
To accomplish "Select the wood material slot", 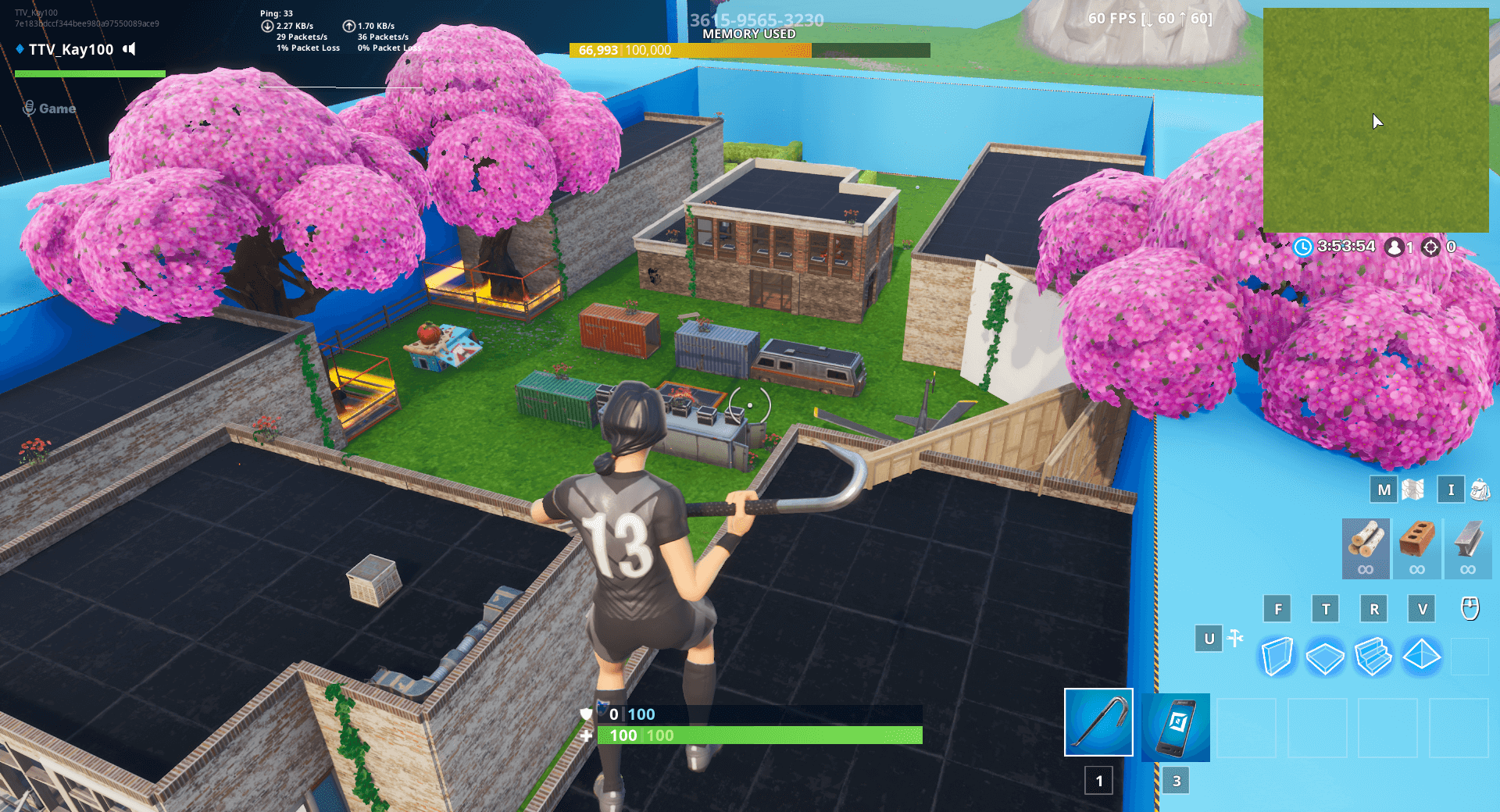I will [1365, 549].
